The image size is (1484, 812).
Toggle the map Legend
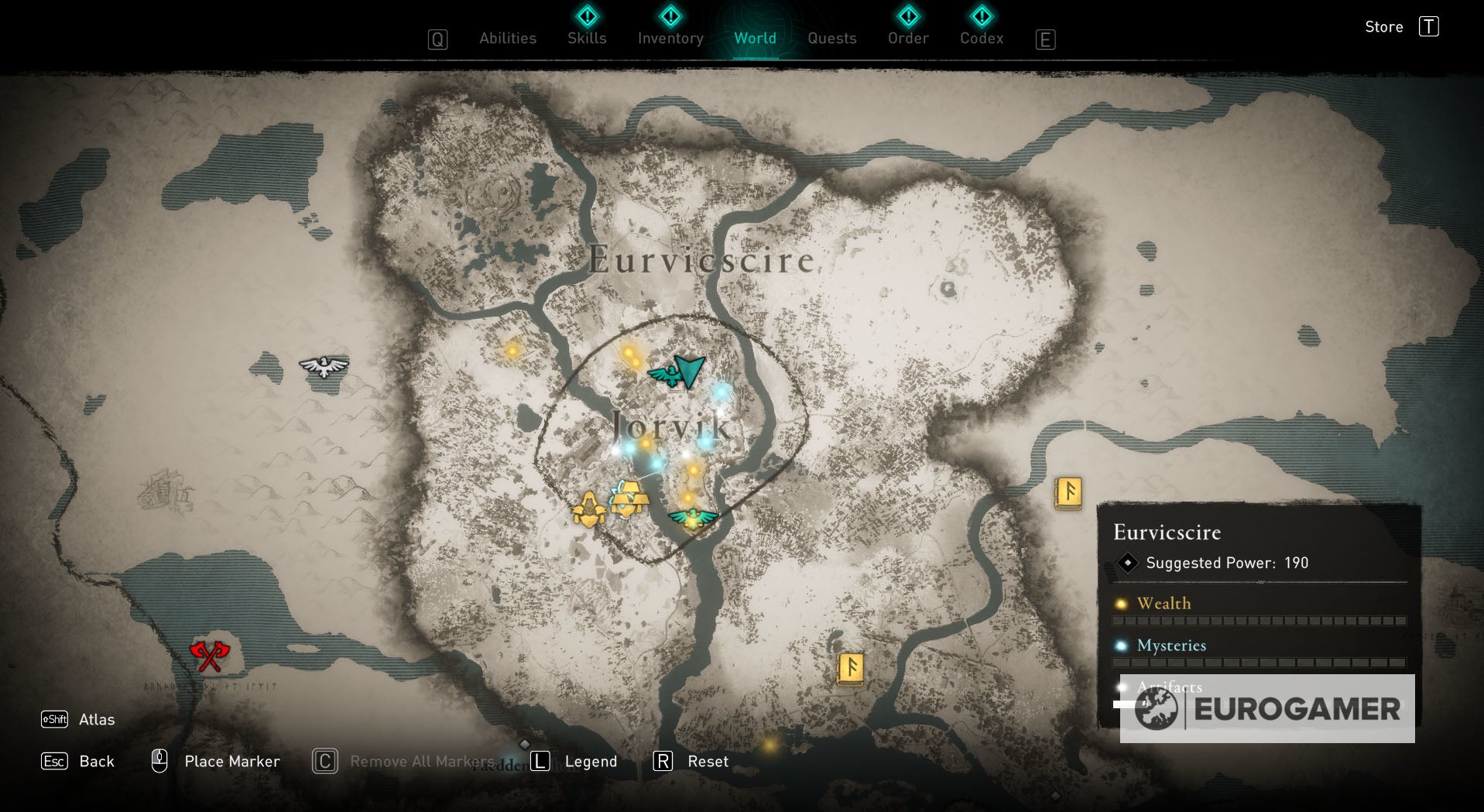click(591, 761)
